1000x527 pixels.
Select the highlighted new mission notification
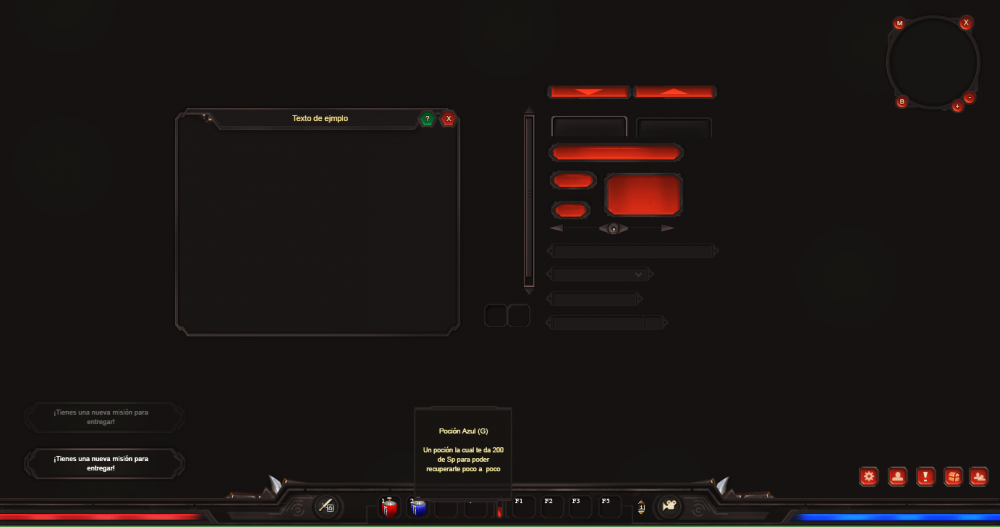(104, 463)
